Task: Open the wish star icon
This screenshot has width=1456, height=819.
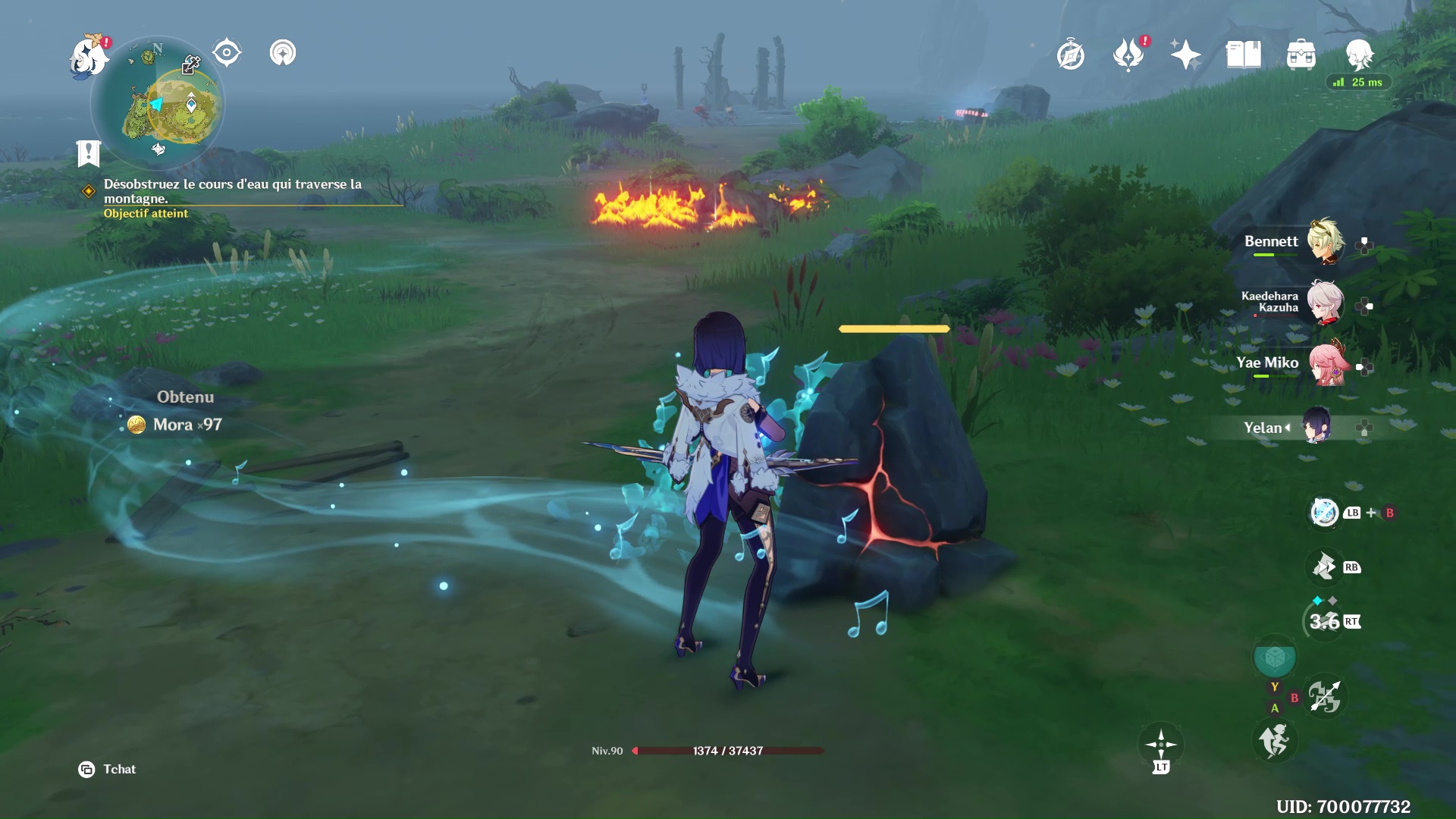Action: click(1185, 55)
